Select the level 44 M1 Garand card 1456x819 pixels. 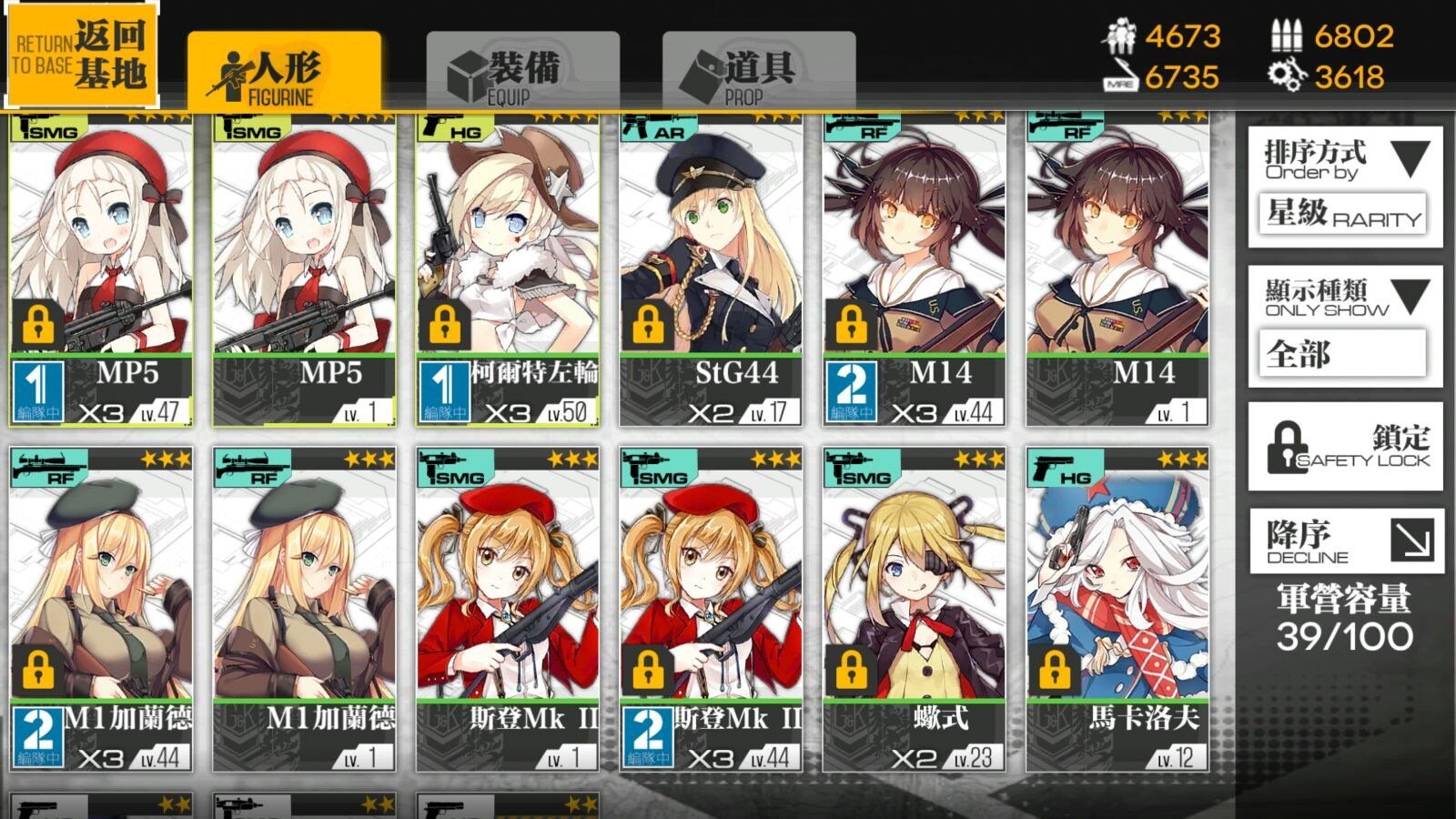102,610
